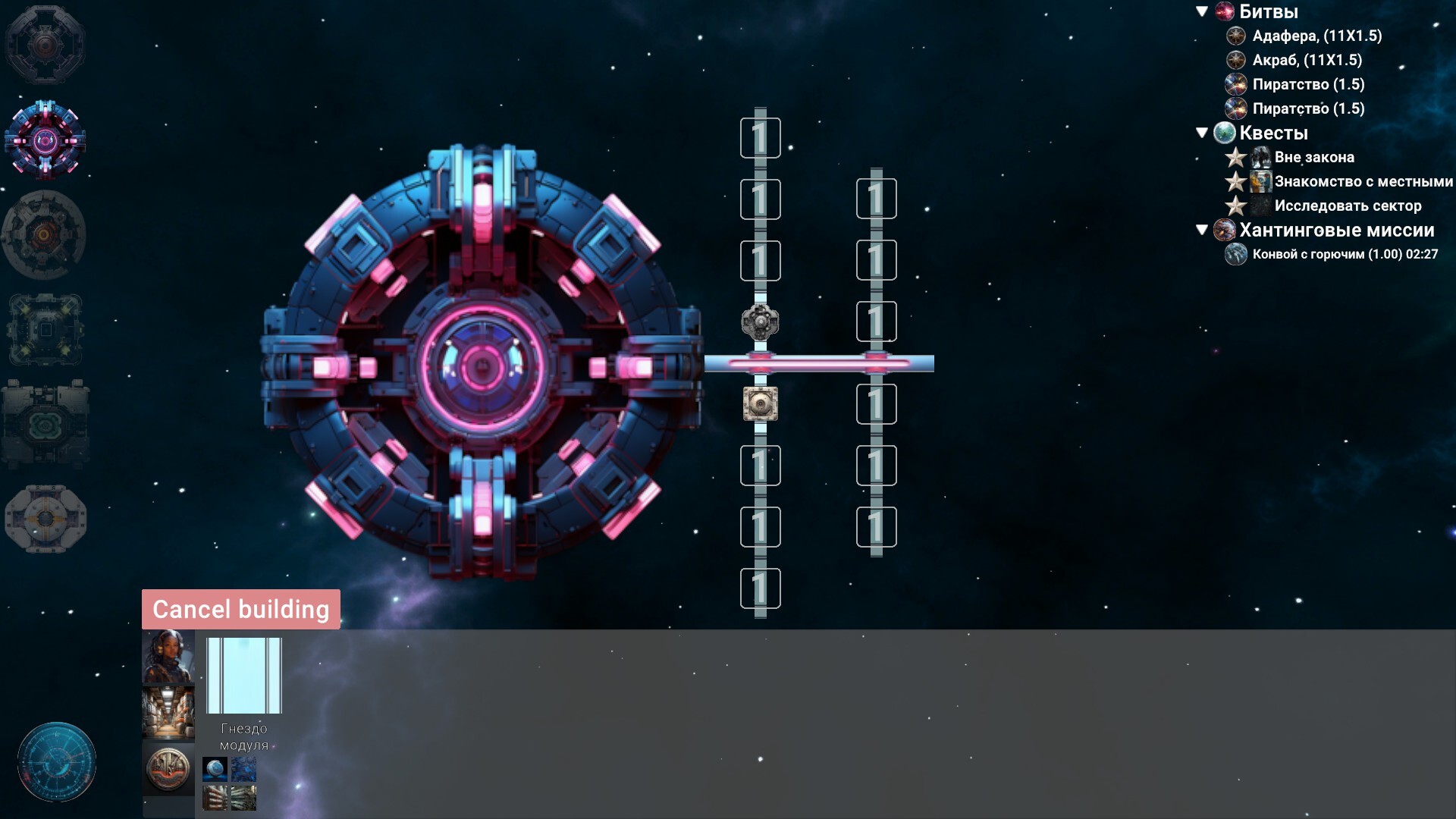
Task: Select the round grey module on the station arm
Action: pos(760,322)
